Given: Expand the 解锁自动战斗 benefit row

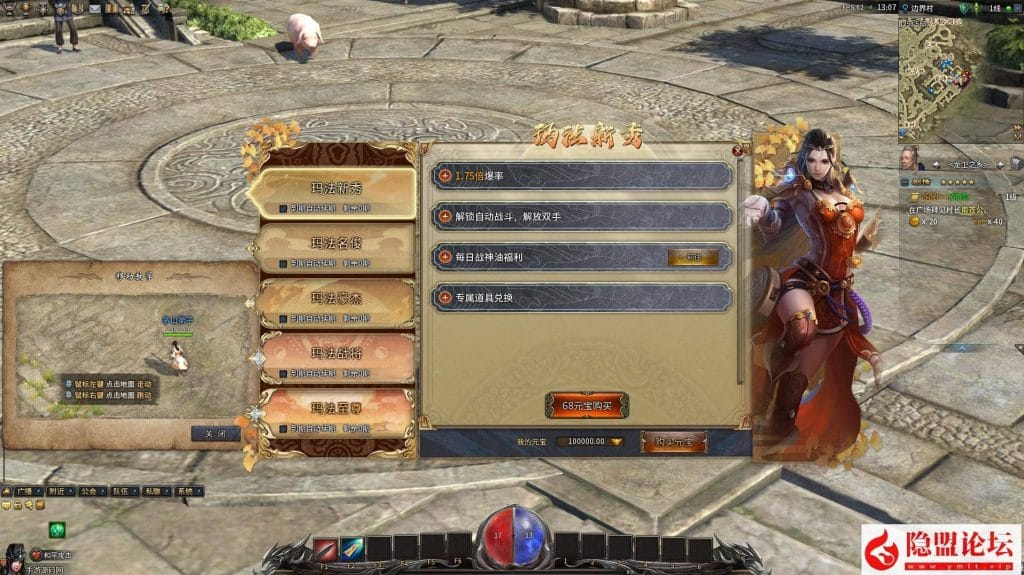Looking at the screenshot, I should click(446, 216).
